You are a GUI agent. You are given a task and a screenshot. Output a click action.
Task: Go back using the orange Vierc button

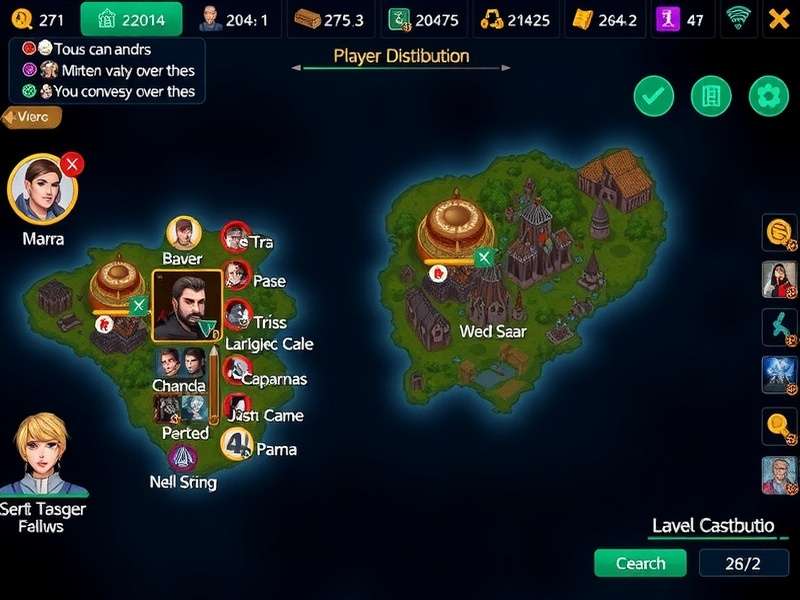(32, 117)
